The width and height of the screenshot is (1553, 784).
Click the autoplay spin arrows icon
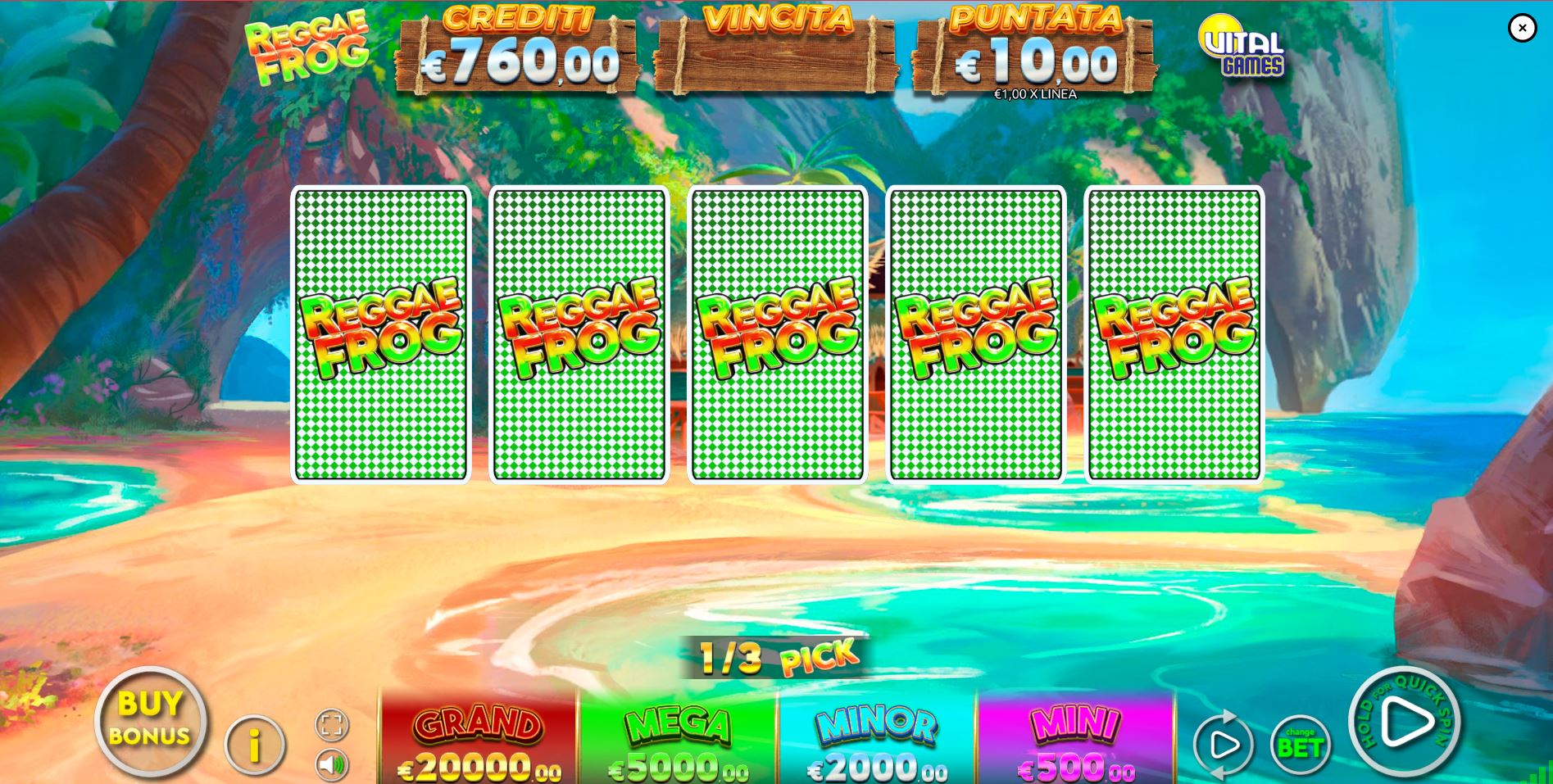[x=1224, y=744]
